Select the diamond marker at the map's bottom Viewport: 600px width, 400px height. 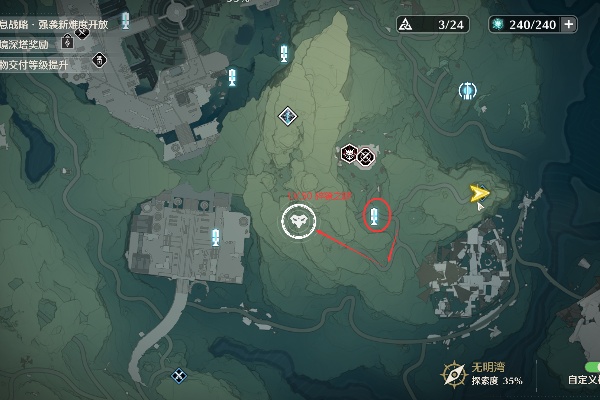pos(179,376)
